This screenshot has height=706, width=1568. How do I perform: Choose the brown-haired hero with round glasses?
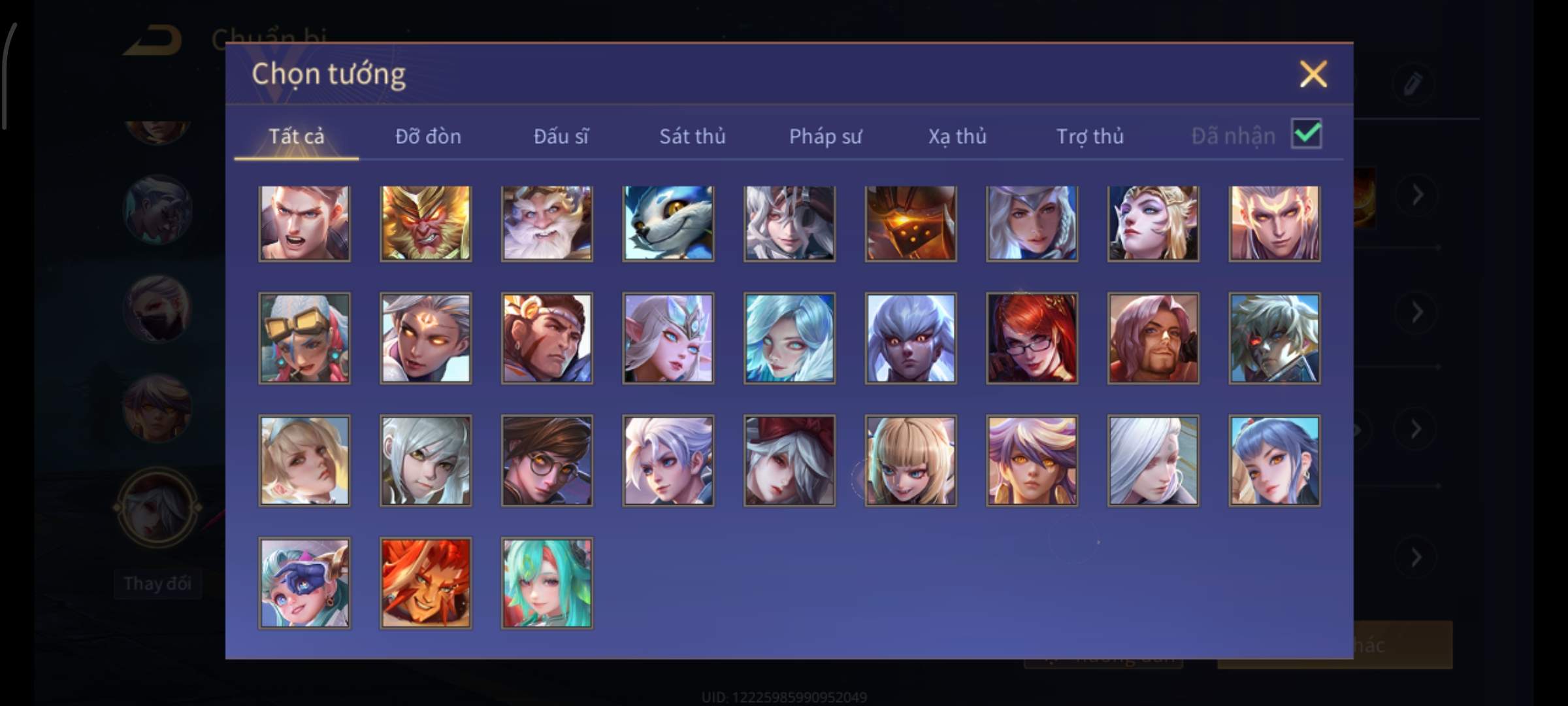tap(547, 461)
